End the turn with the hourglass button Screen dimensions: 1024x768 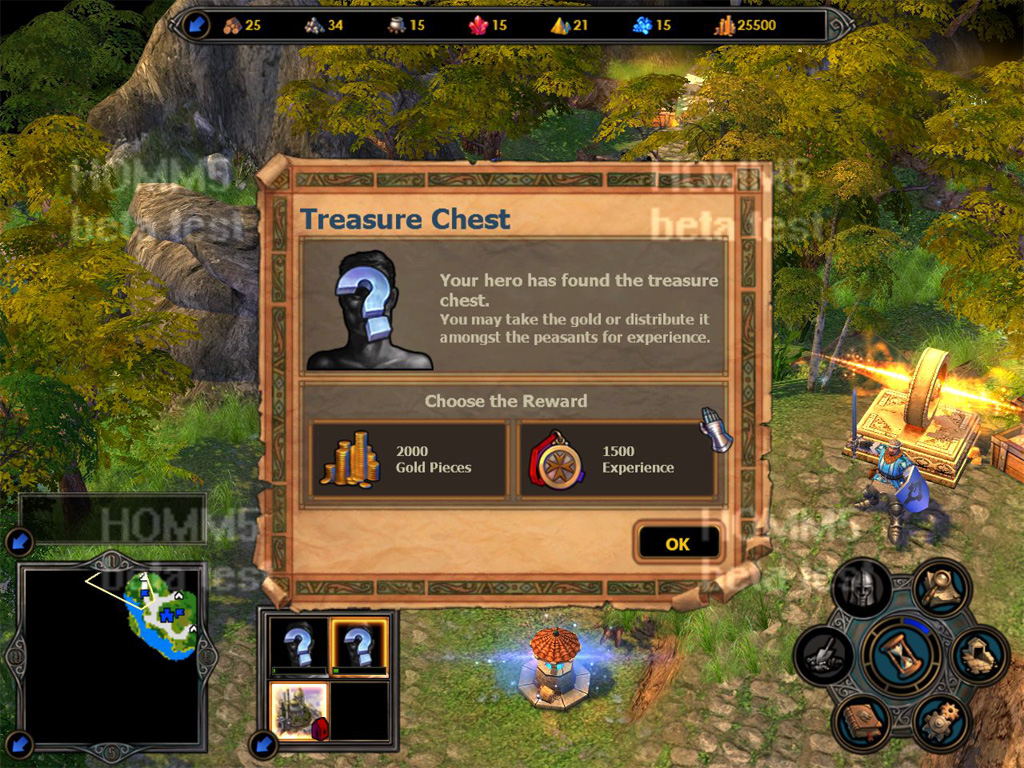tap(901, 655)
